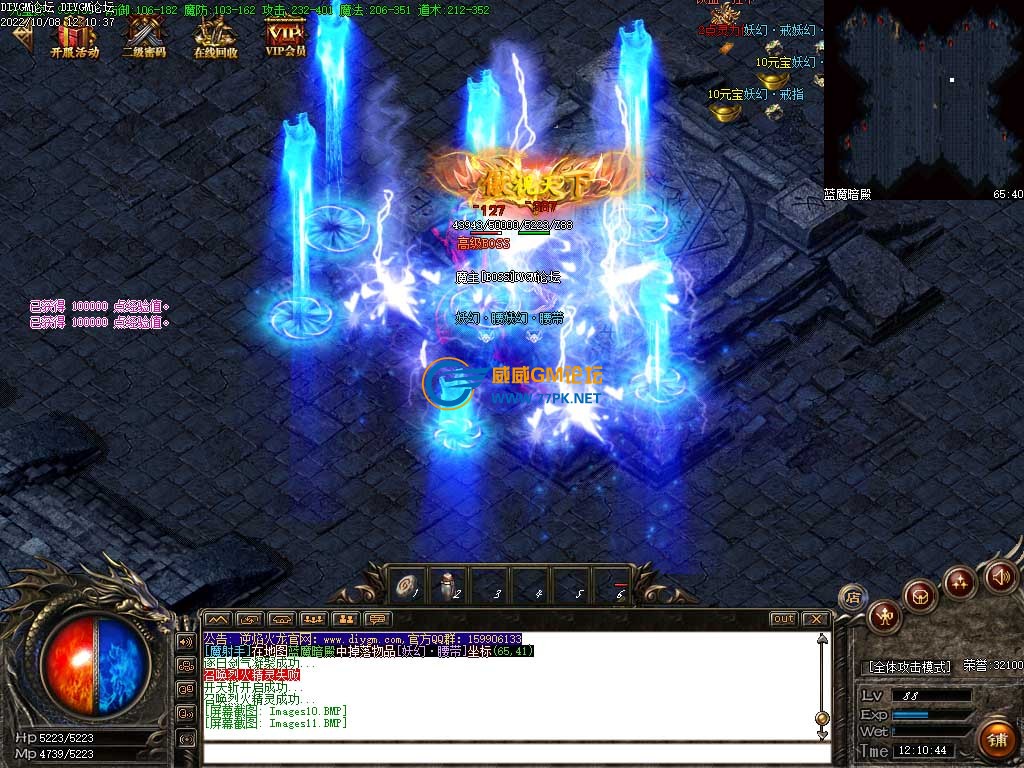Use the potion in quick slot 2

[447, 585]
